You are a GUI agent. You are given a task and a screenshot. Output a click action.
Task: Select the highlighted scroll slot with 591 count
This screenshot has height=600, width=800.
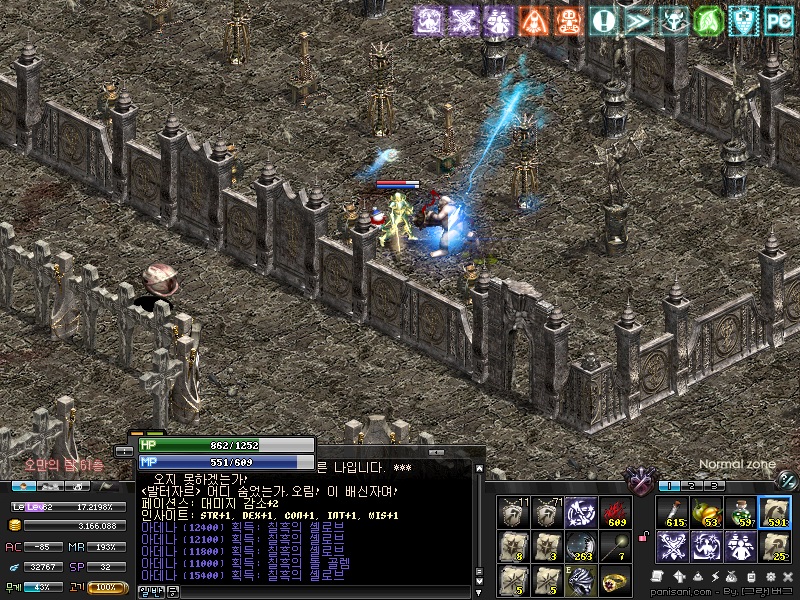coord(775,512)
